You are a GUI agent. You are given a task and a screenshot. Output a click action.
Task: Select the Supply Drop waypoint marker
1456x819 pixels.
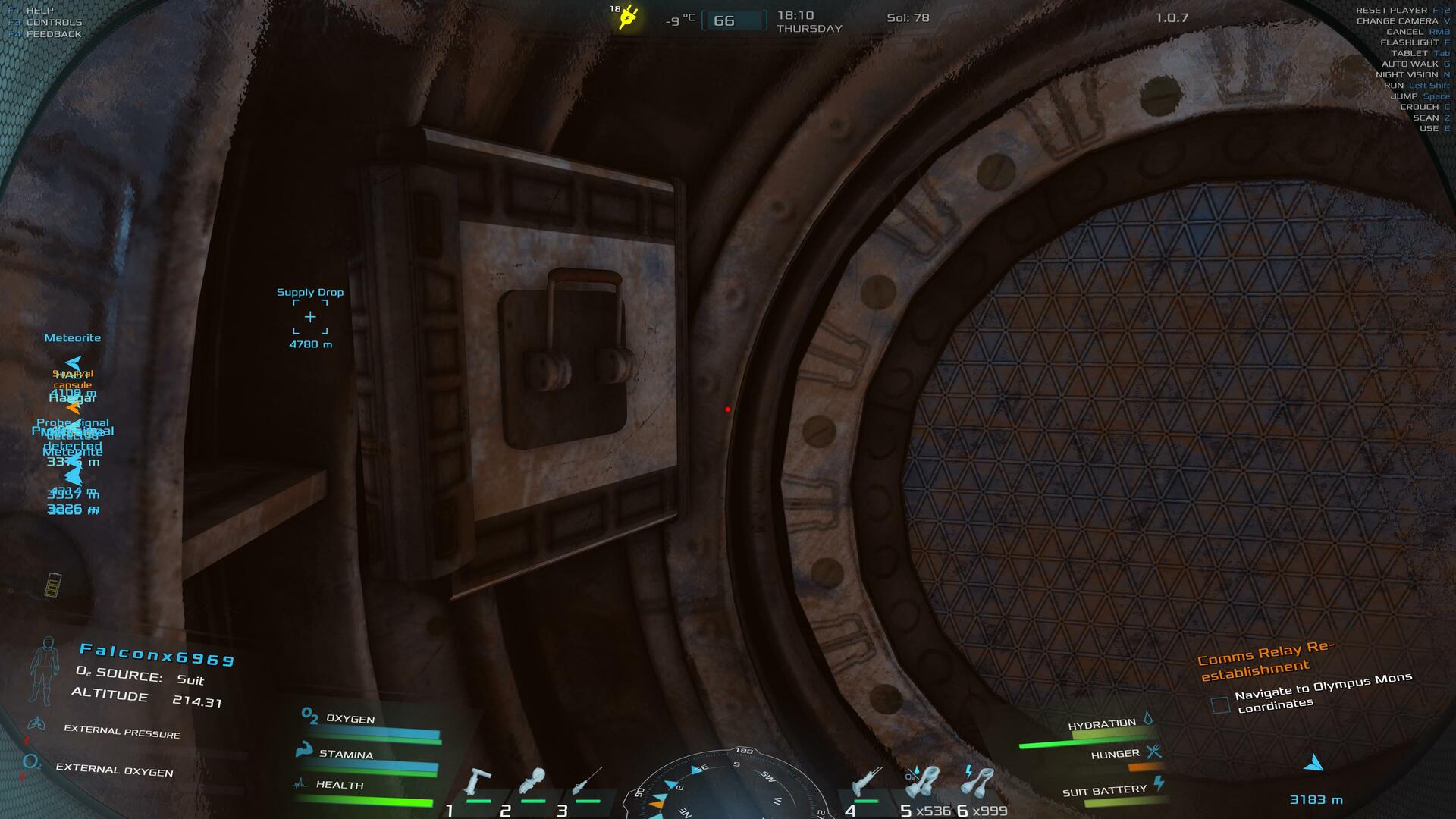coord(310,317)
